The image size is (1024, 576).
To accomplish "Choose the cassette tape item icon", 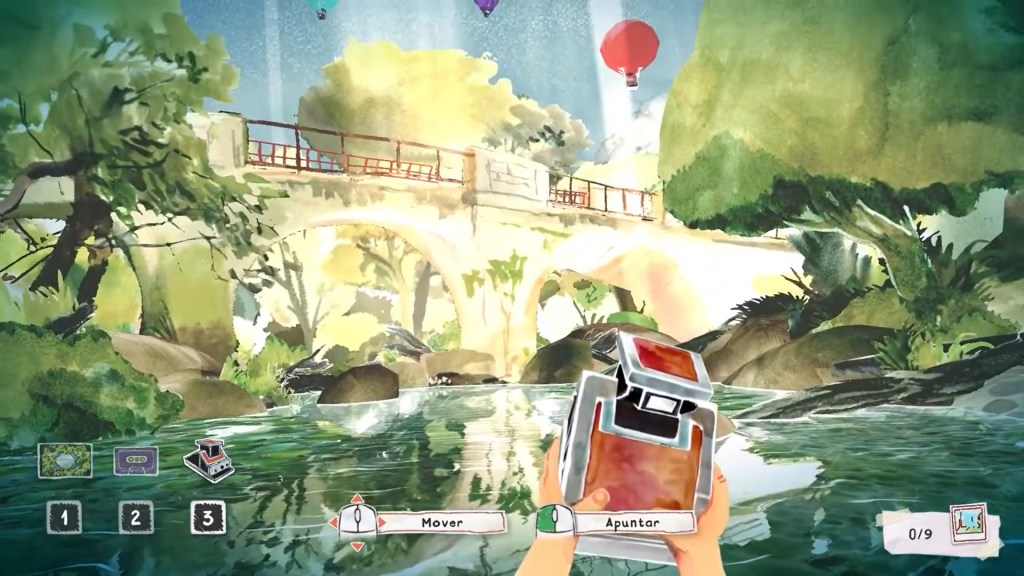I will pos(136,461).
